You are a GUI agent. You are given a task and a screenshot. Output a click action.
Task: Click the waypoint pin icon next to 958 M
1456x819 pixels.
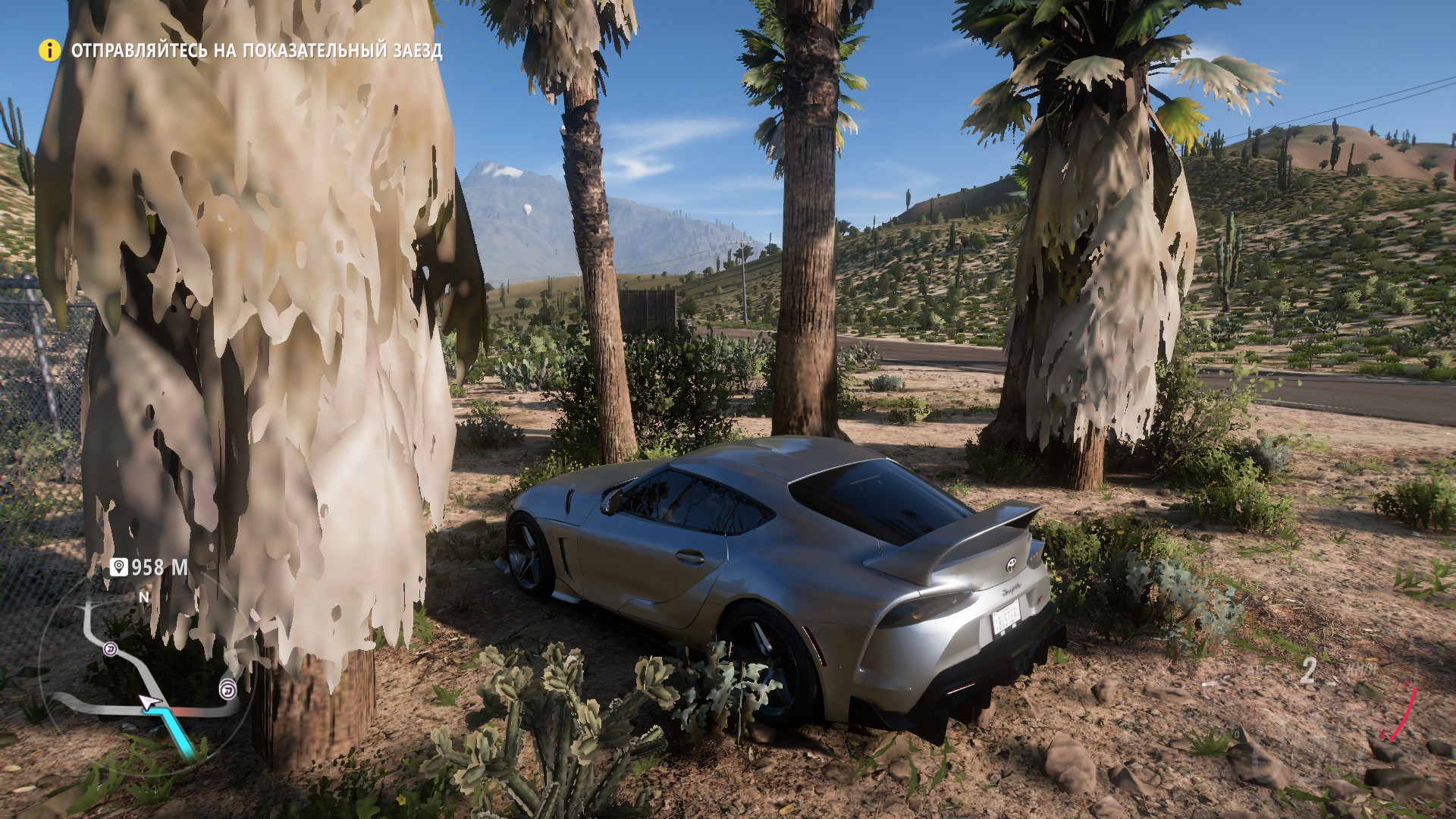coord(118,566)
